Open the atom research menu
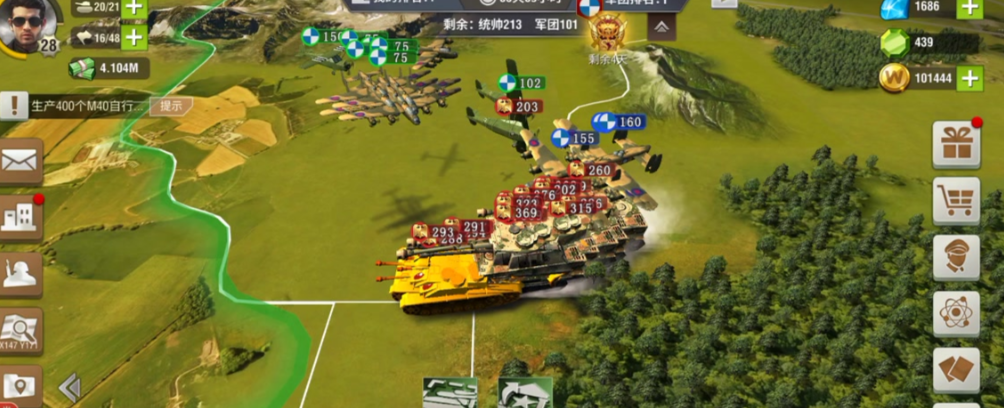Image resolution: width=1004 pixels, height=408 pixels. point(956,314)
